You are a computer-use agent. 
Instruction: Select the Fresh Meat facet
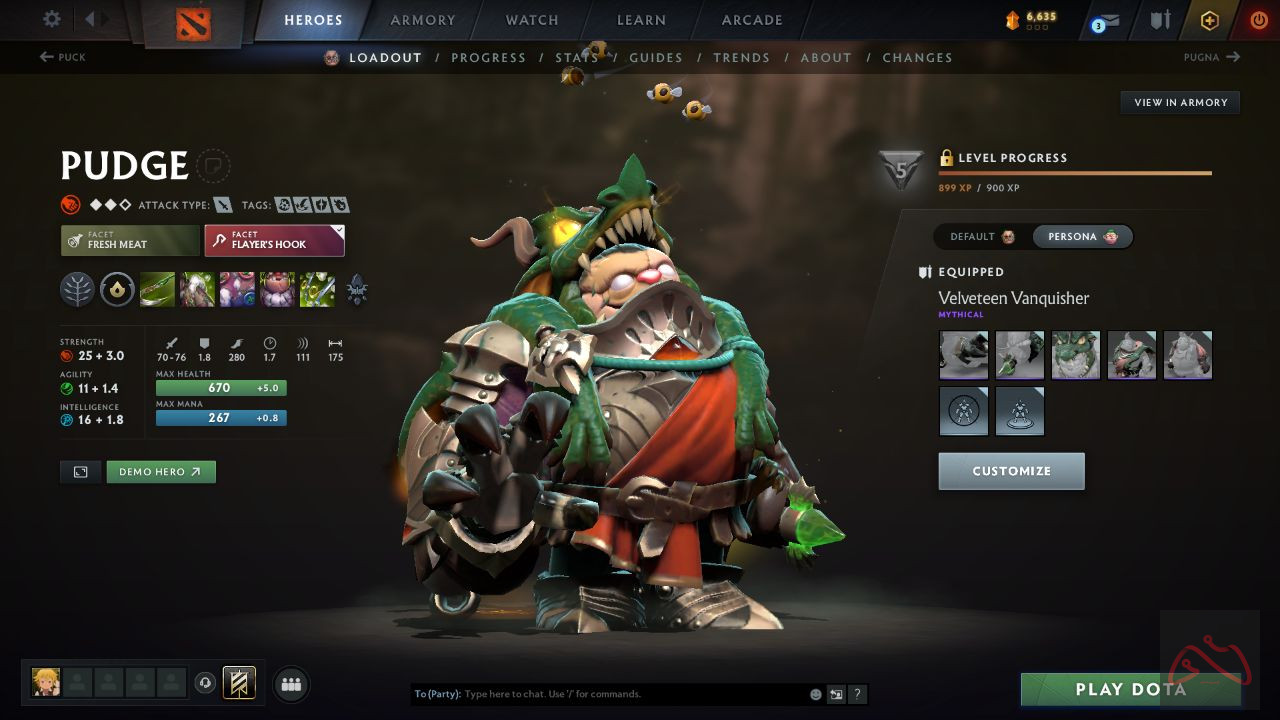click(x=130, y=240)
